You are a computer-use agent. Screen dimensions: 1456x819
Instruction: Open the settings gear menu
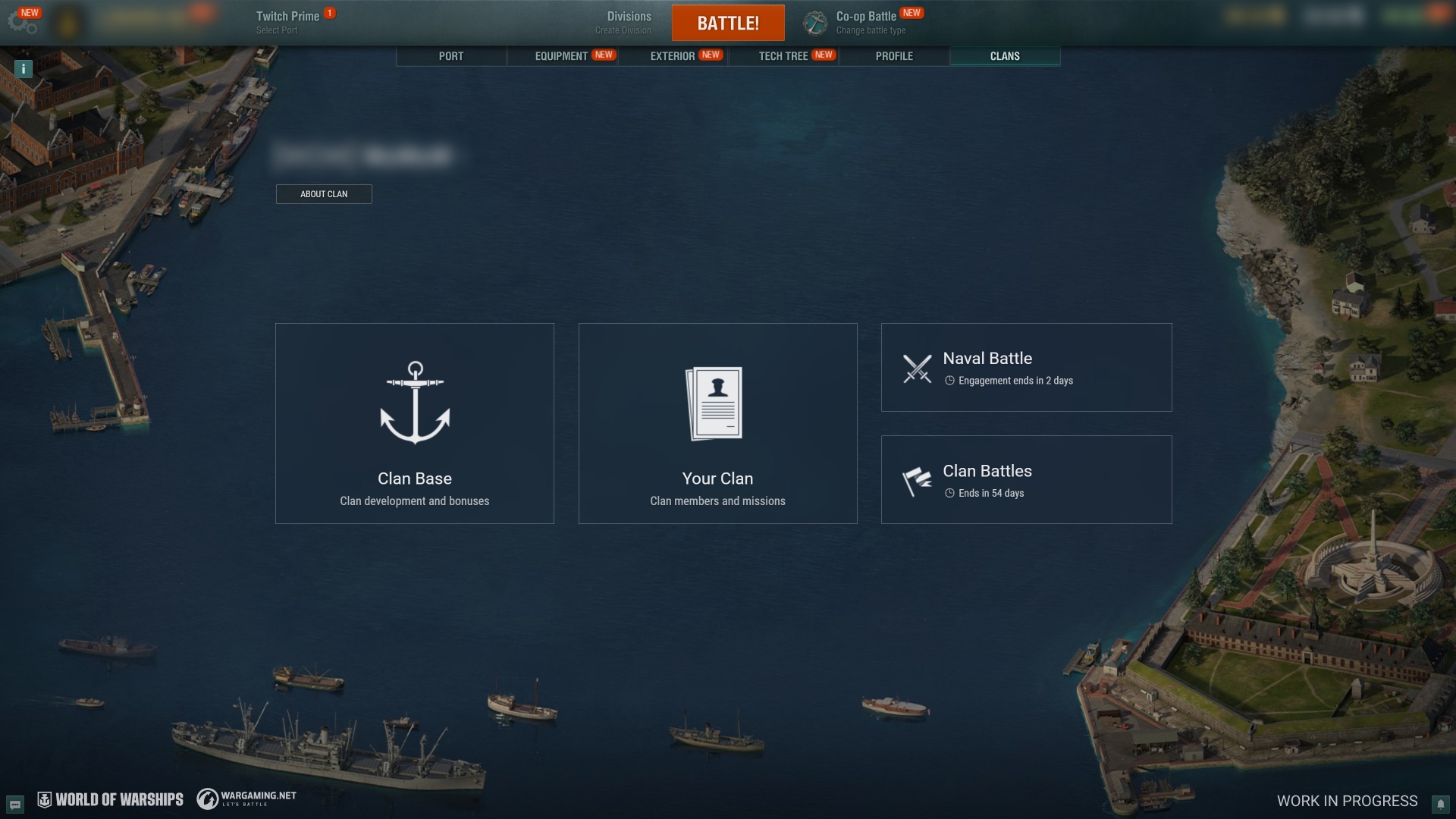click(22, 22)
